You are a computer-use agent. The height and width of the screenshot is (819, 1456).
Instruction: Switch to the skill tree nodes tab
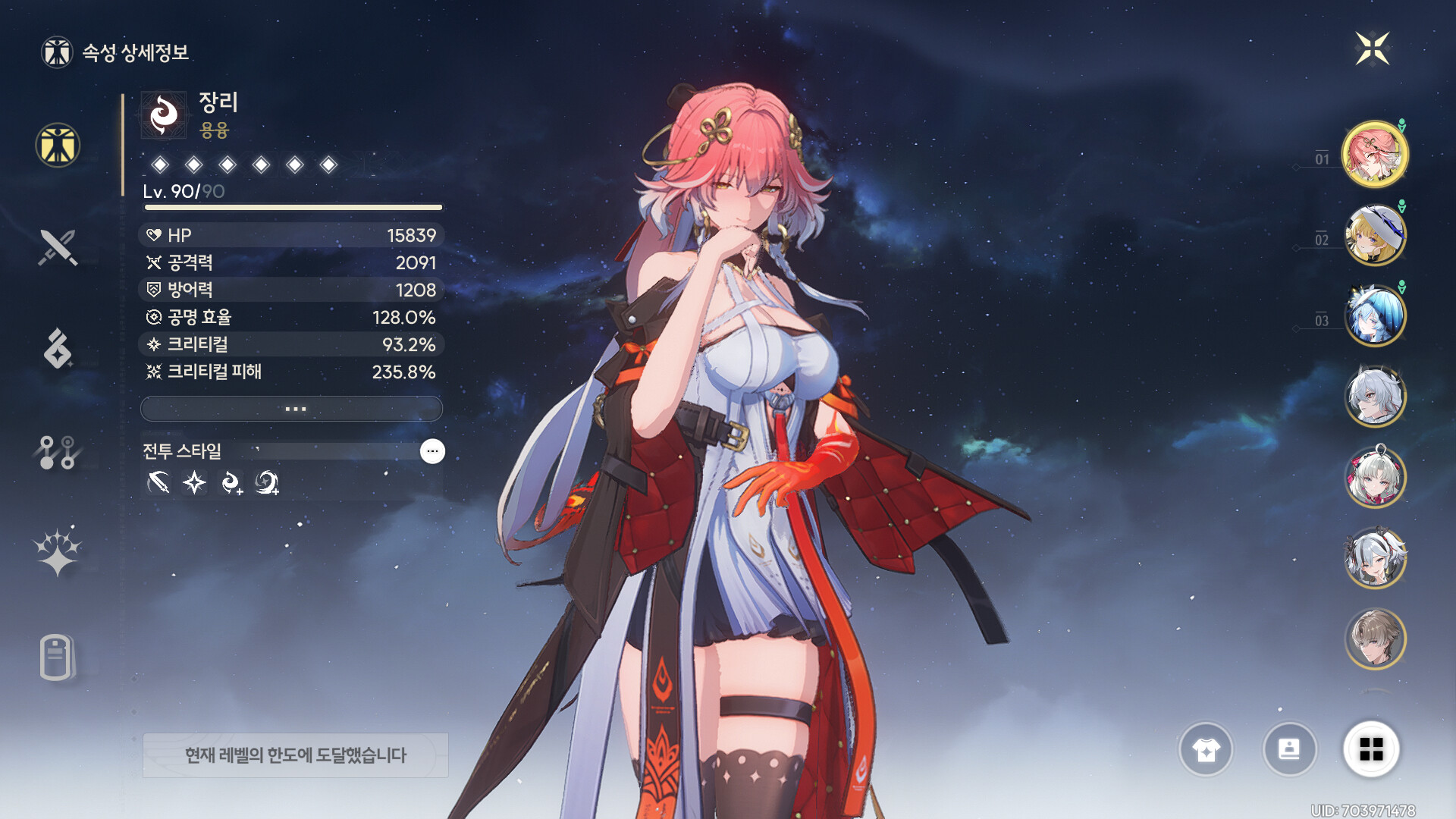(58, 452)
